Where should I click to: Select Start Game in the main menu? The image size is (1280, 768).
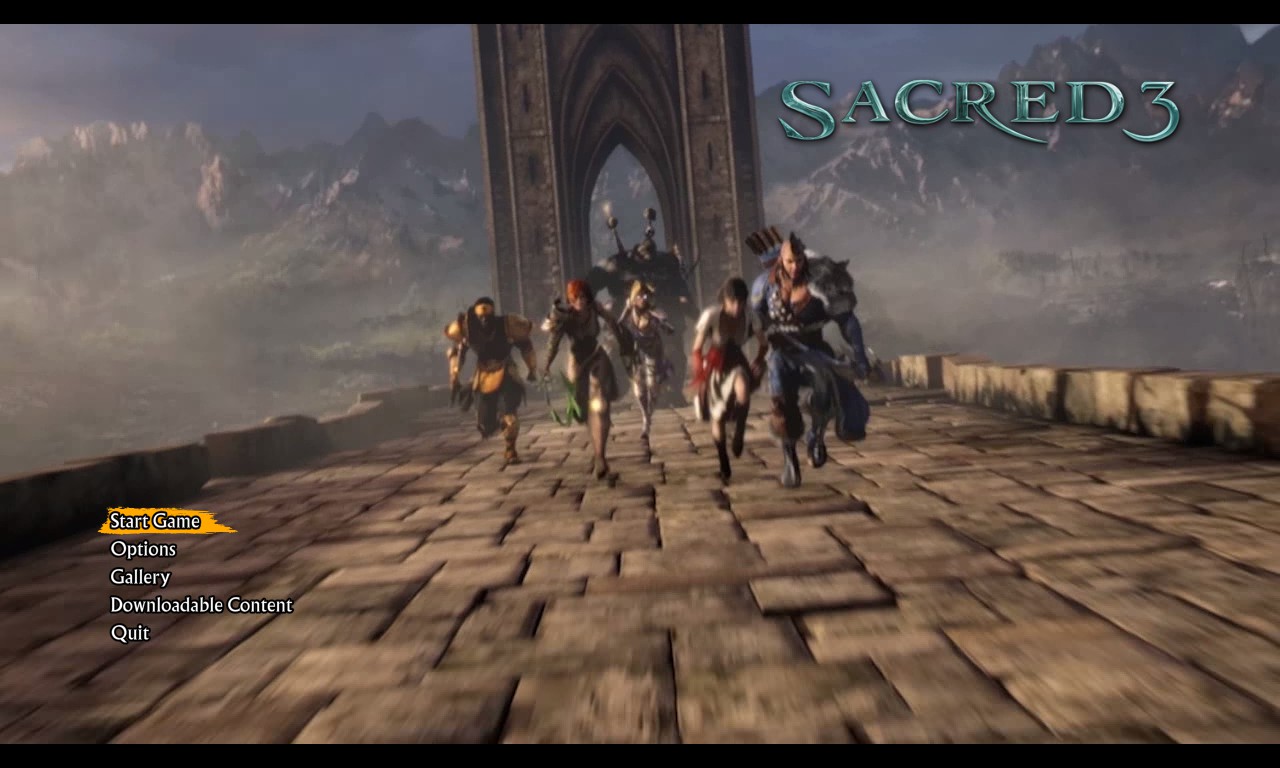coord(155,521)
